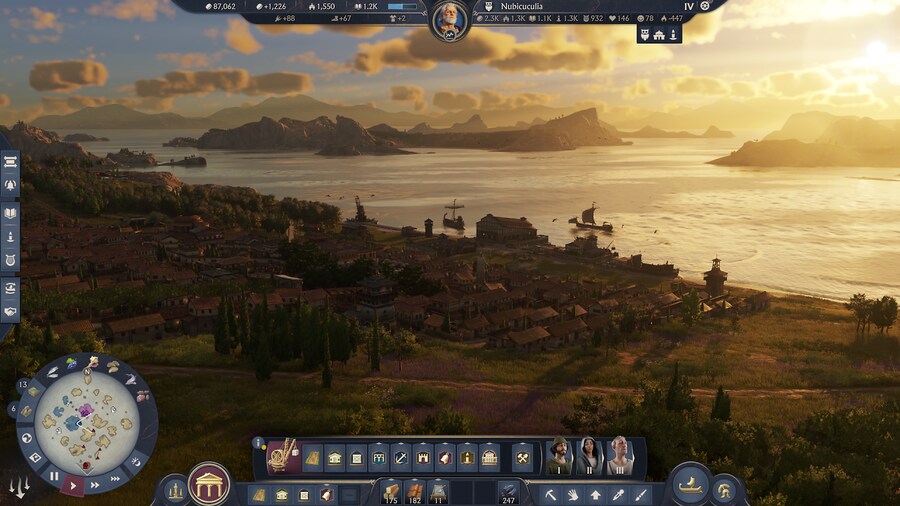Choose the tier II citizen portrait

click(x=590, y=456)
